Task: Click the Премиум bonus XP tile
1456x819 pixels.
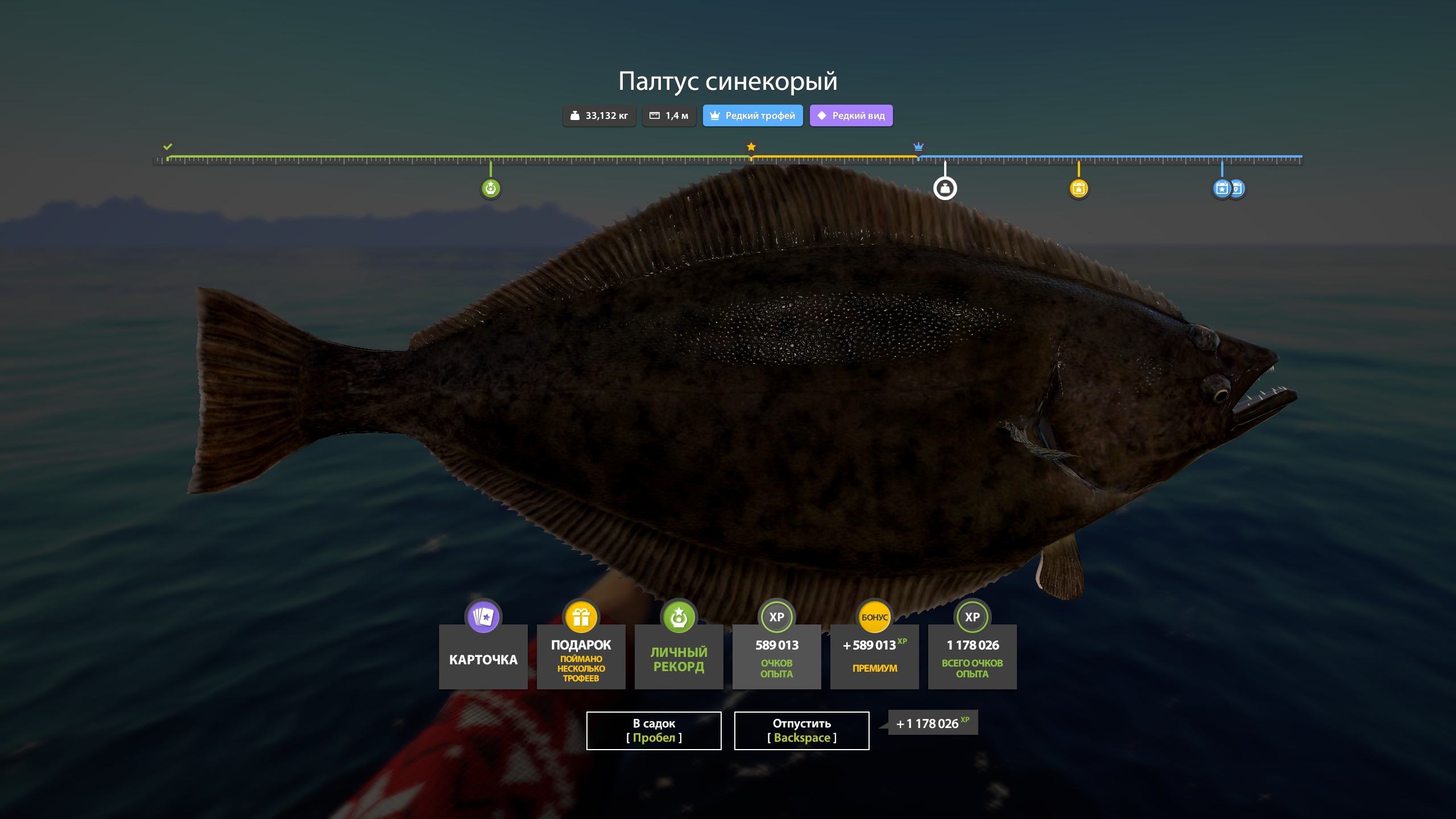Action: click(x=874, y=656)
